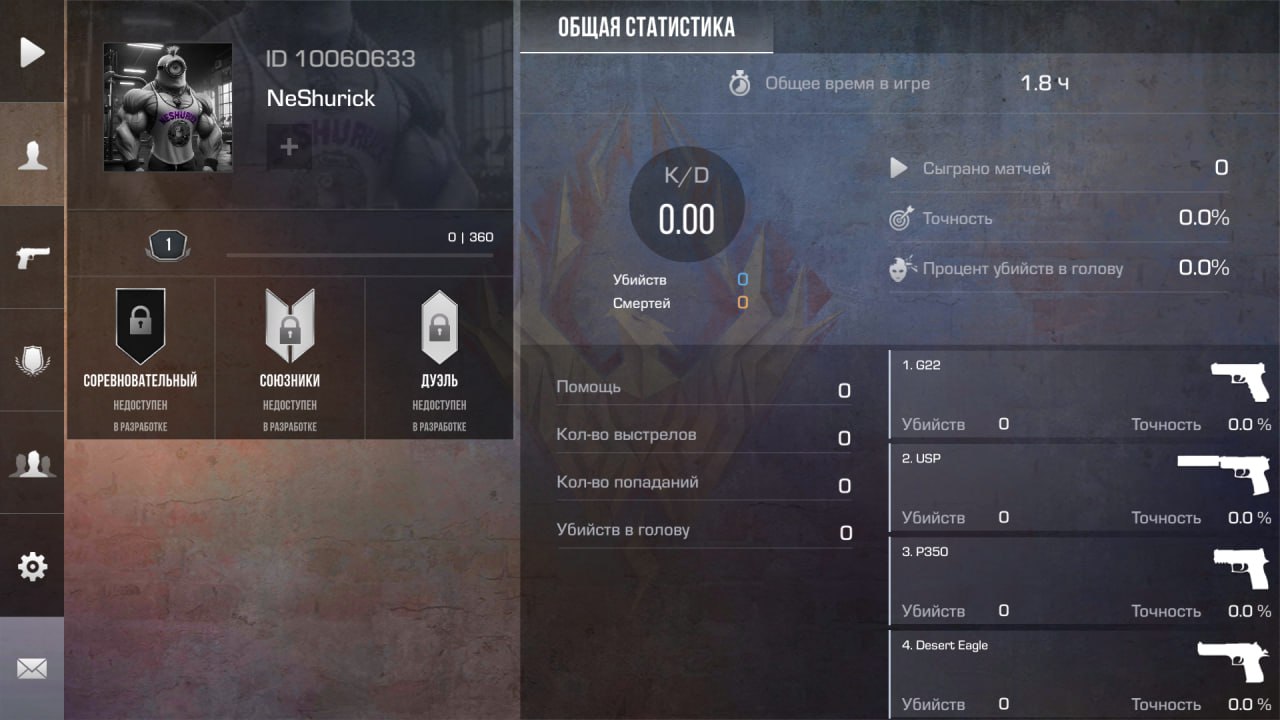The image size is (1280, 720).
Task: Click the arrow icon beside Сыграно матчей
Action: click(x=898, y=168)
